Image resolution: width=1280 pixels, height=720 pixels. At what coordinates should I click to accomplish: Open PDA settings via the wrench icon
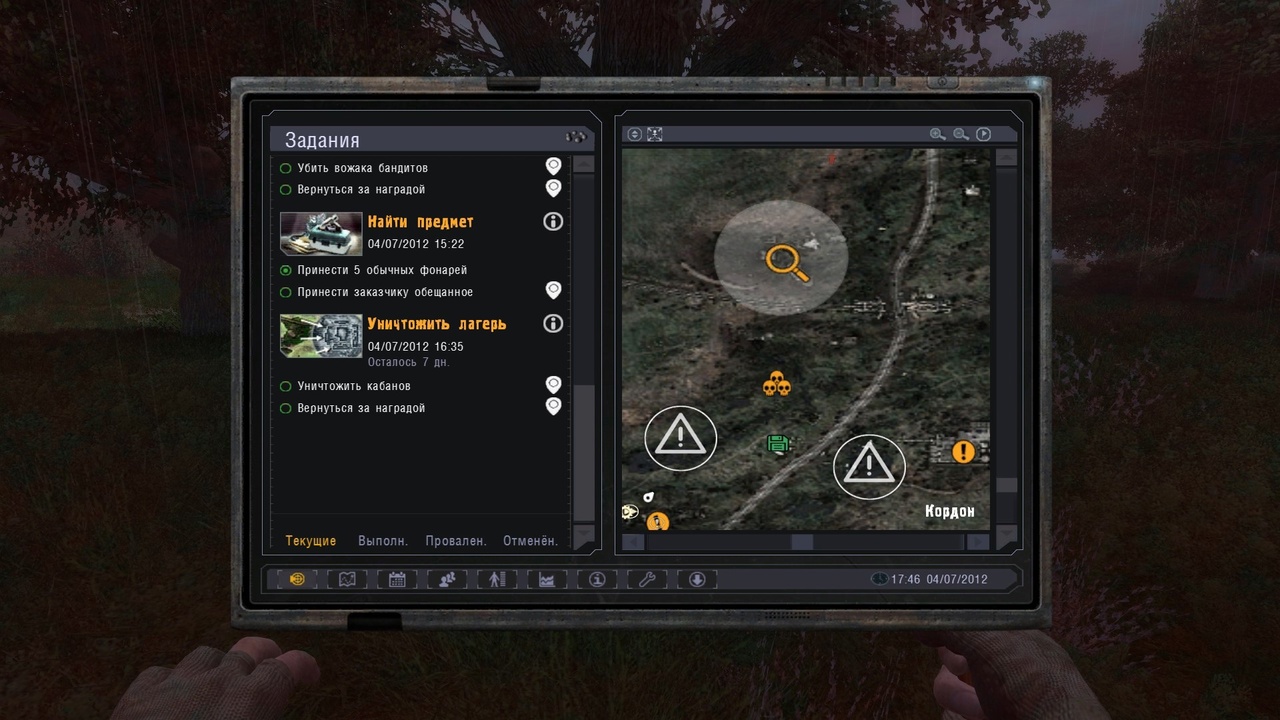pos(646,579)
